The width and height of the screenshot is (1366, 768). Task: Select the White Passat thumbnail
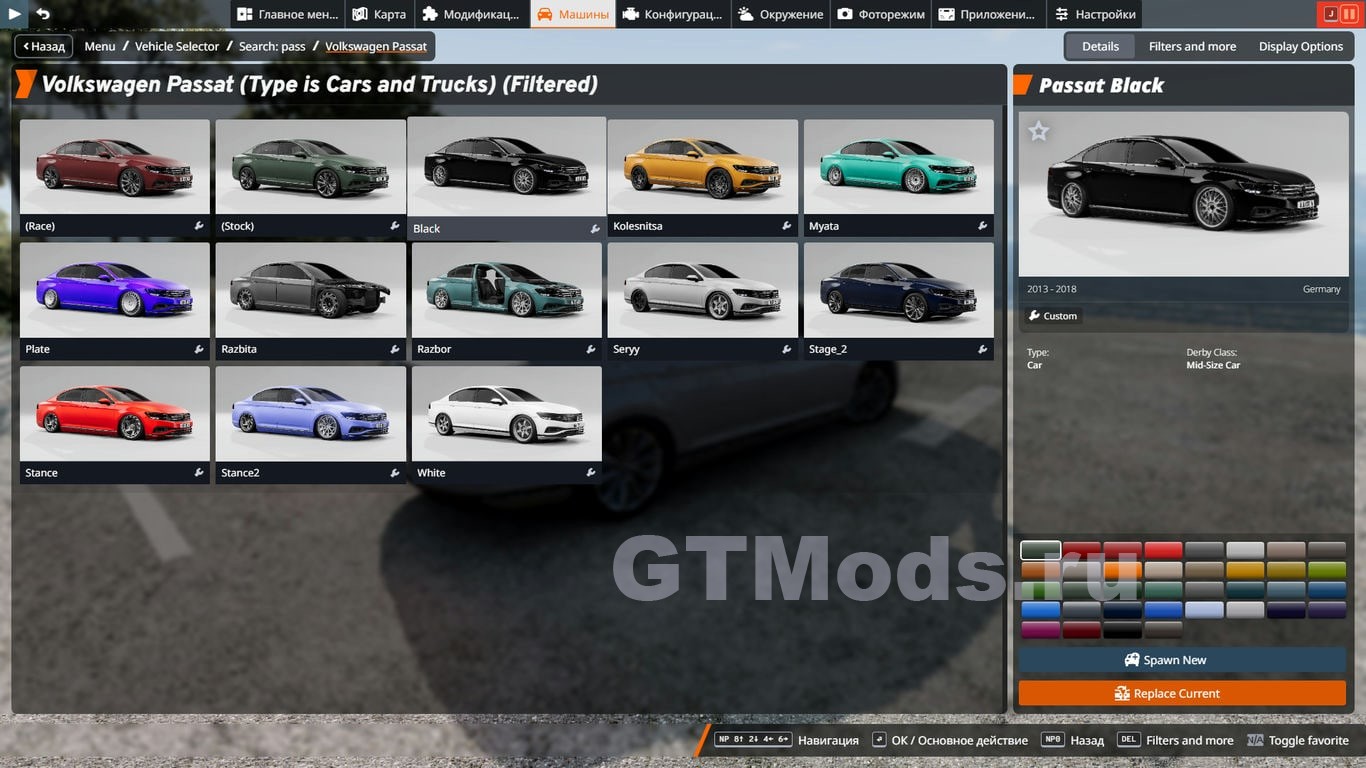coord(506,415)
